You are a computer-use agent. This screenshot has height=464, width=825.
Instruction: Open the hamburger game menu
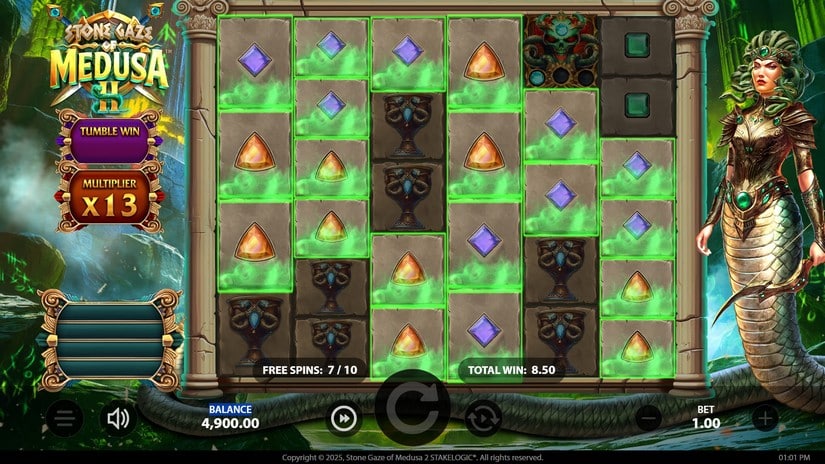click(x=64, y=419)
